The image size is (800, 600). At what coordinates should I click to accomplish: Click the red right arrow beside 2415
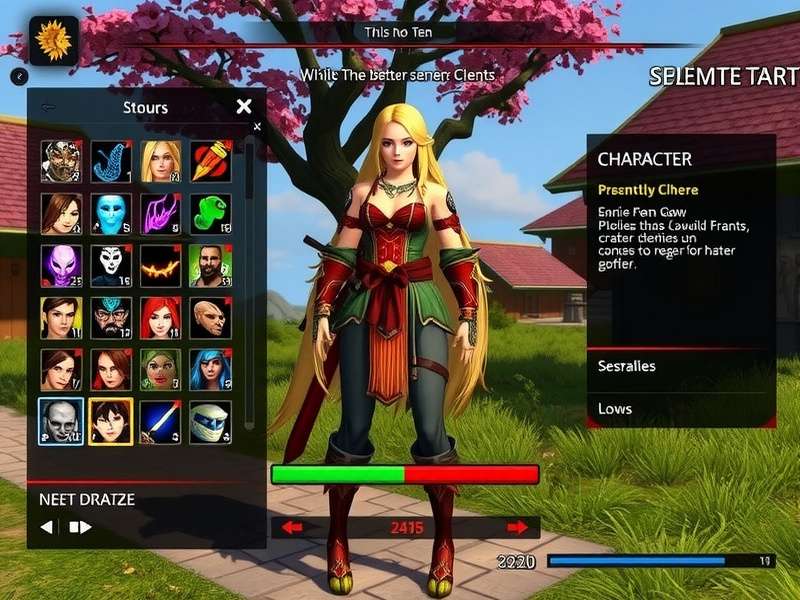pos(517,527)
